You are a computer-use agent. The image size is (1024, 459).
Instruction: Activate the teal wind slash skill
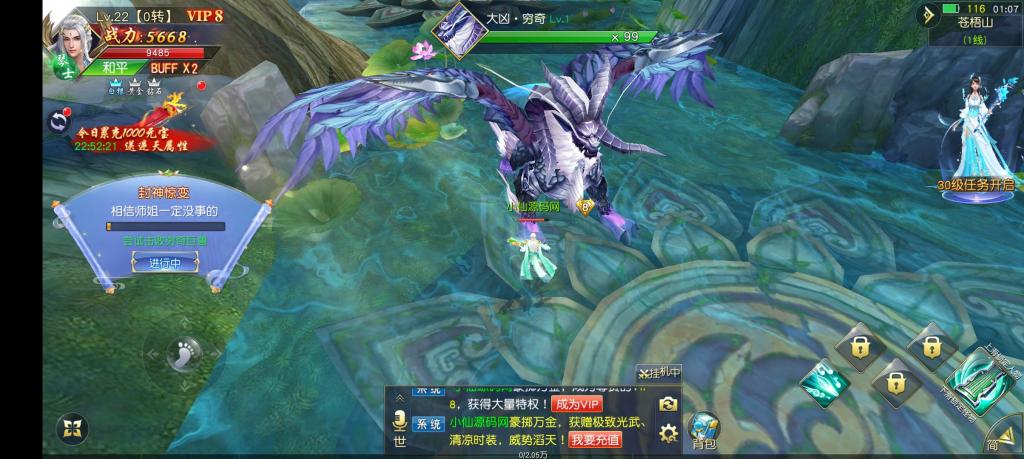pos(825,382)
